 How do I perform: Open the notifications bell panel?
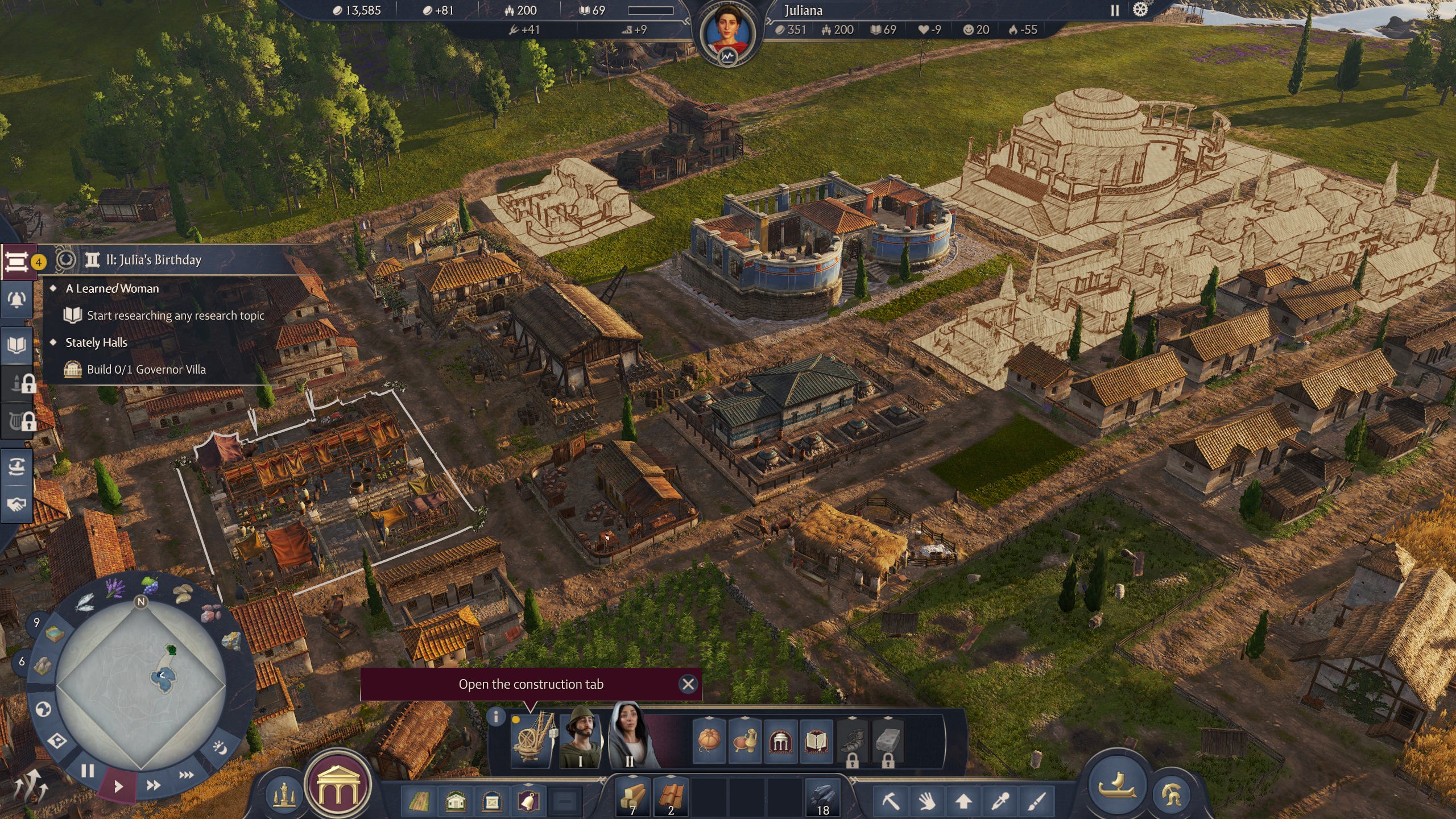click(17, 300)
